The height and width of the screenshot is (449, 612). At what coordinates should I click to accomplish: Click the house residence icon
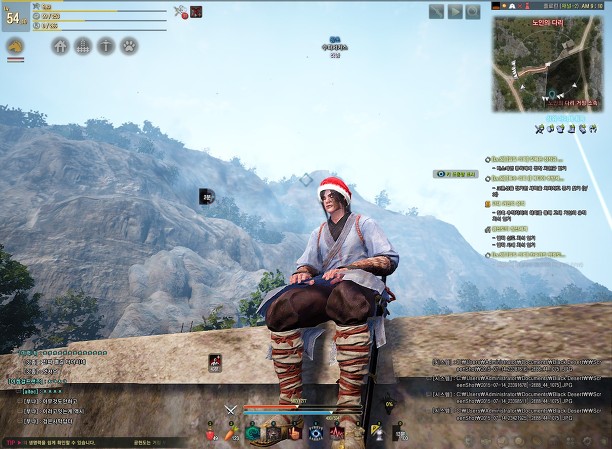coord(60,46)
